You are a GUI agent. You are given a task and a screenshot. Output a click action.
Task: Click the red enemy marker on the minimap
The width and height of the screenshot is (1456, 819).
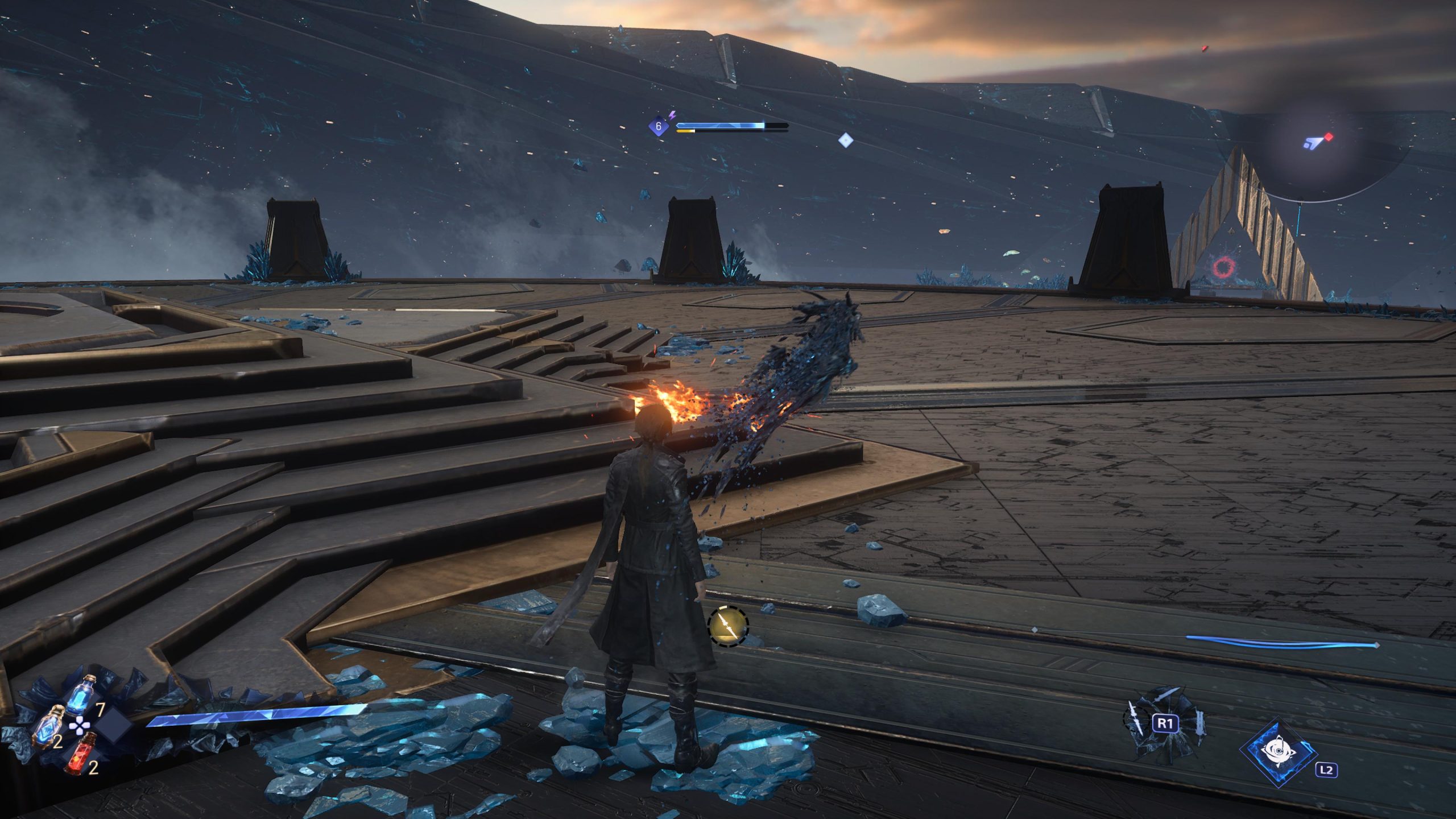click(x=1329, y=138)
